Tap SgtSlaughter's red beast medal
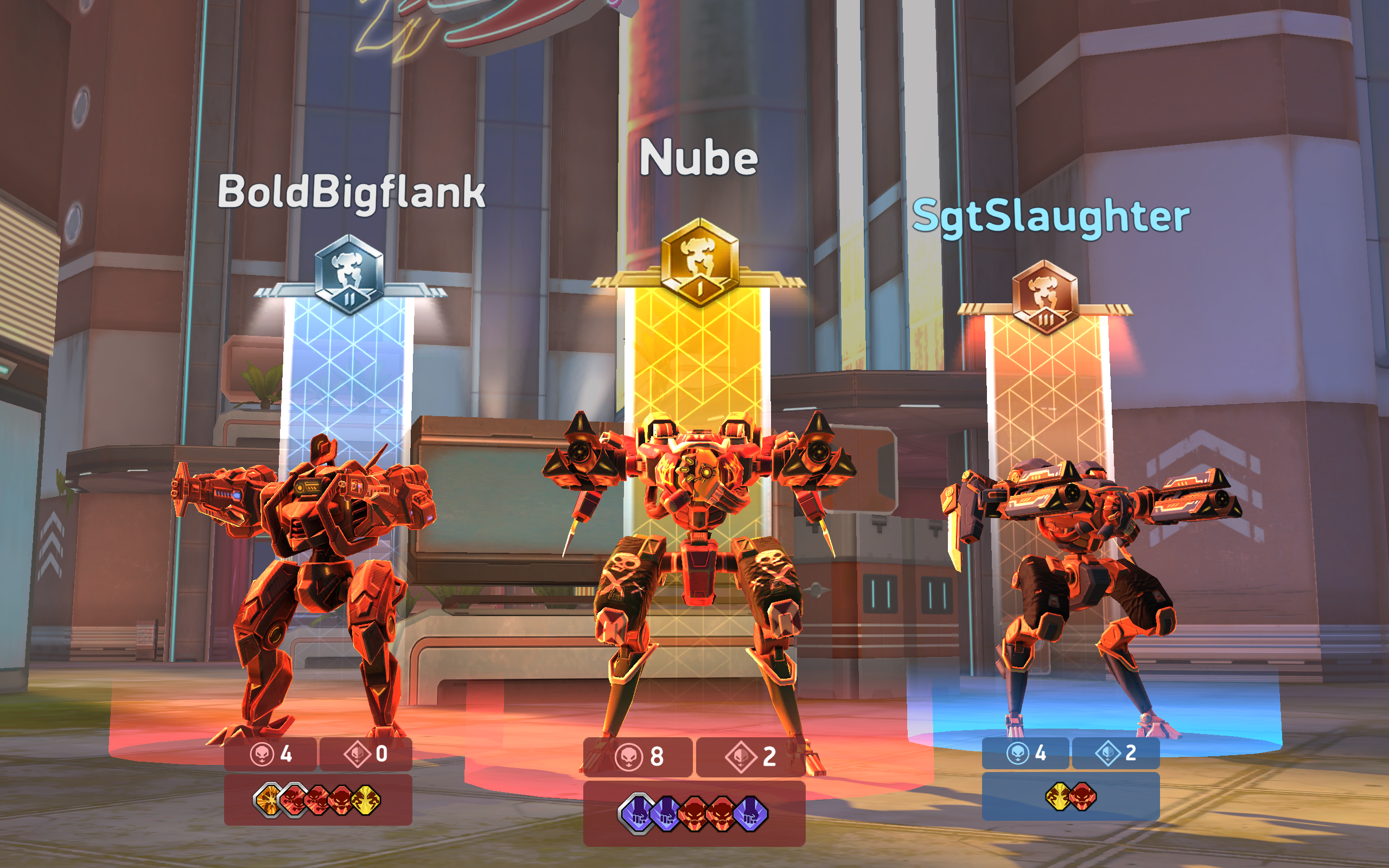Image resolution: width=1389 pixels, height=868 pixels. (1083, 798)
